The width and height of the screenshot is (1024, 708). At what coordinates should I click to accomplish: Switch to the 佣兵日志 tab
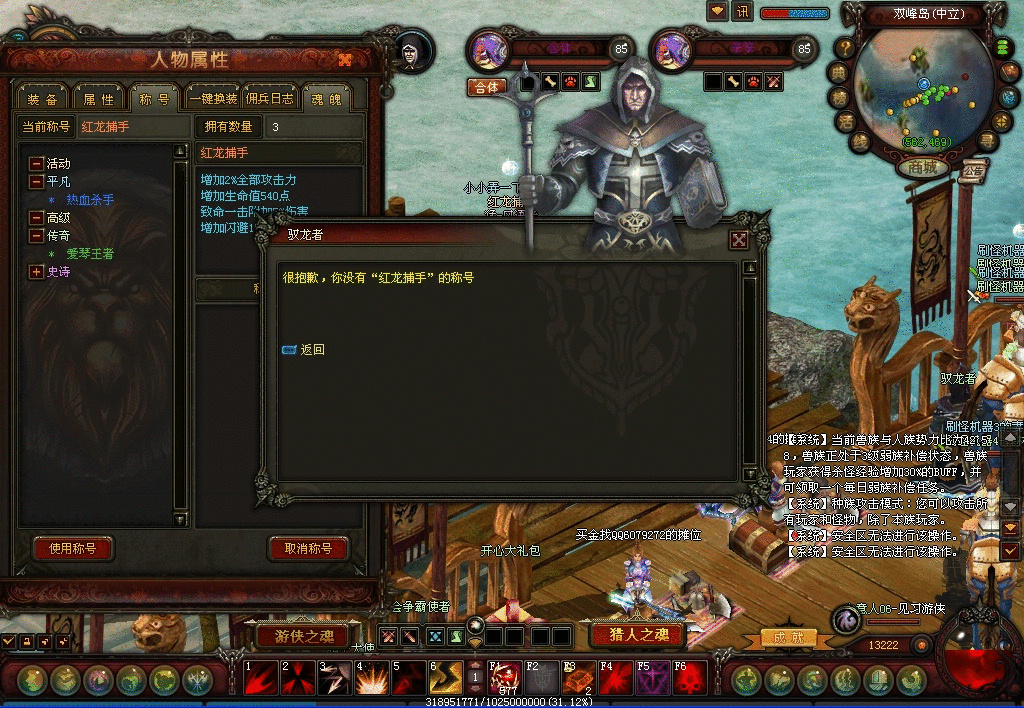tap(270, 99)
